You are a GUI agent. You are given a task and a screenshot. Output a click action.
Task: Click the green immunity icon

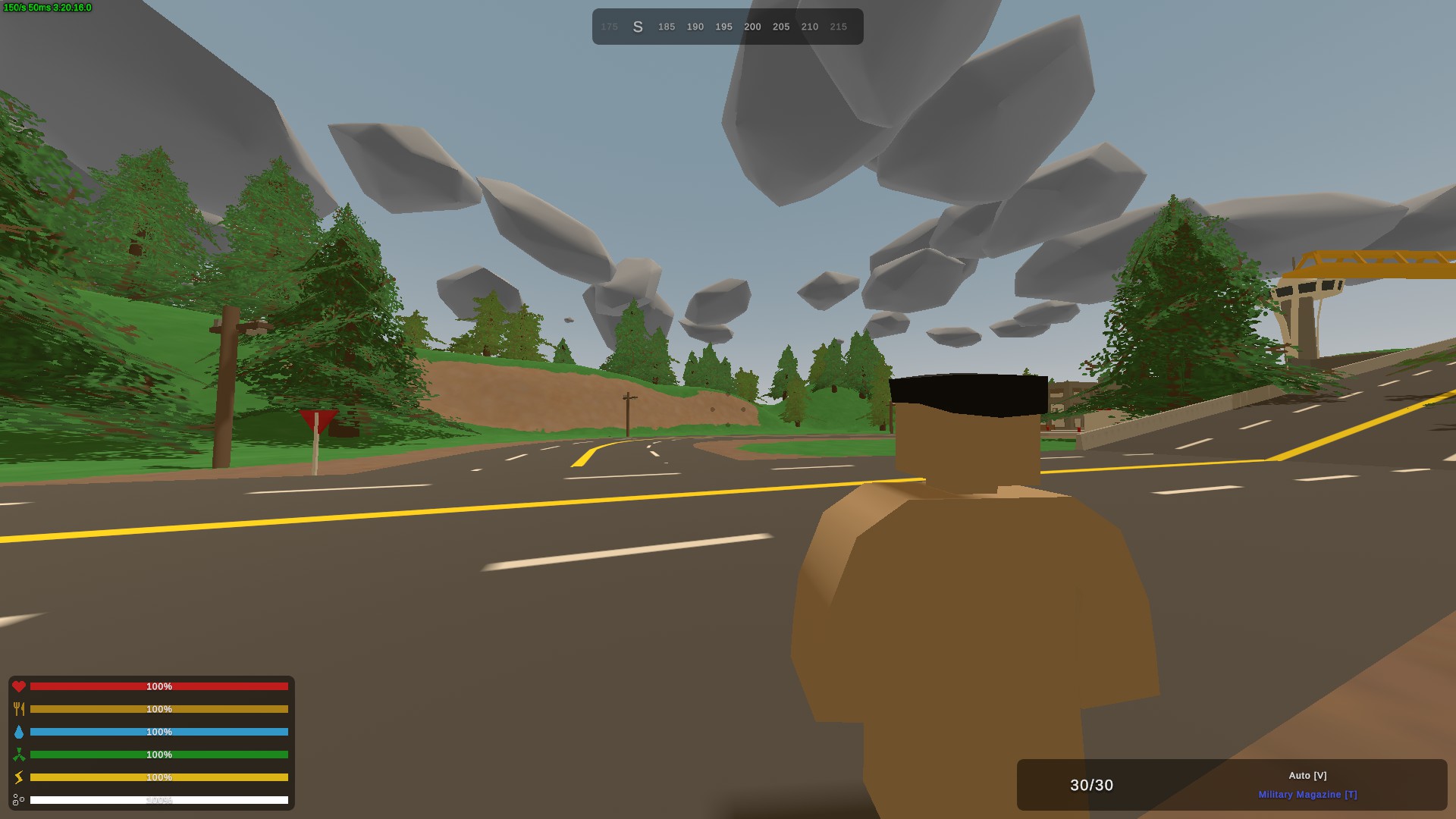(x=20, y=755)
